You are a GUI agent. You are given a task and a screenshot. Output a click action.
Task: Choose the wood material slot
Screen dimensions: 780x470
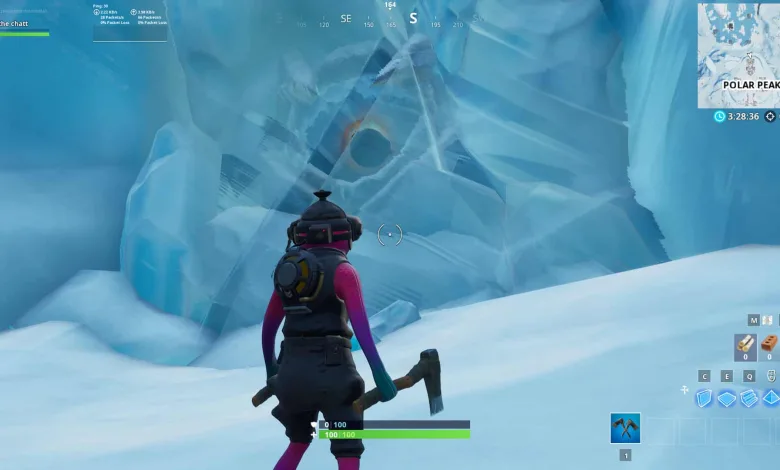[x=746, y=345]
